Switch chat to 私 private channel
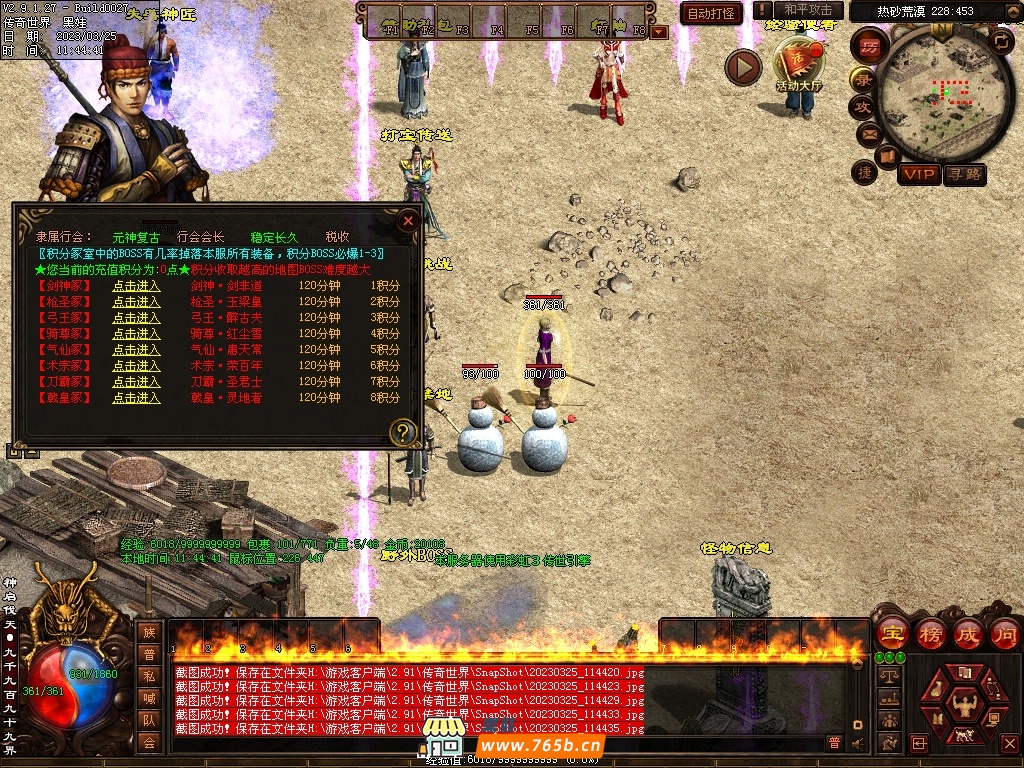Viewport: 1024px width, 768px height. click(149, 675)
